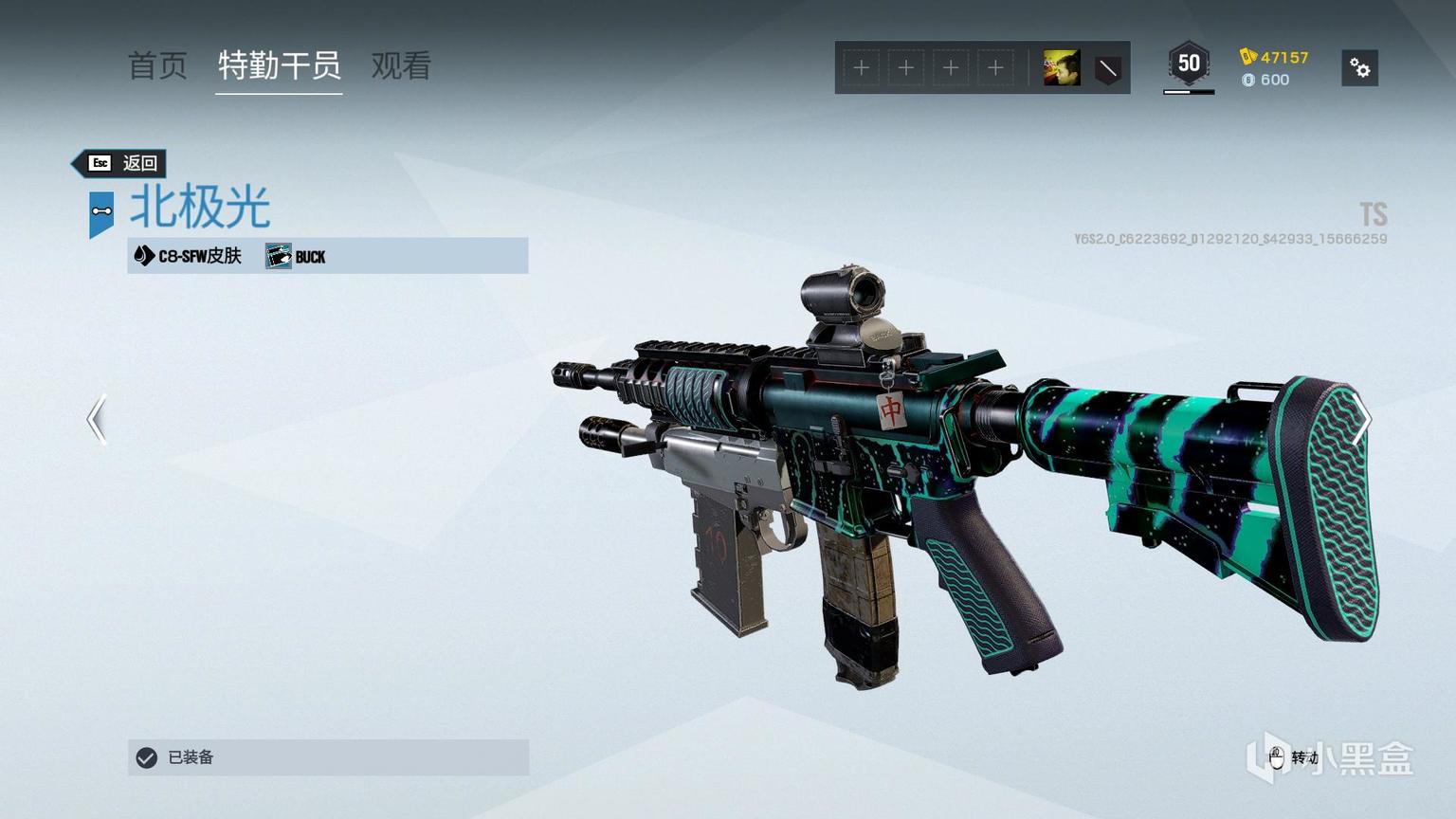Select the player avatar in squad bar

click(x=1061, y=68)
